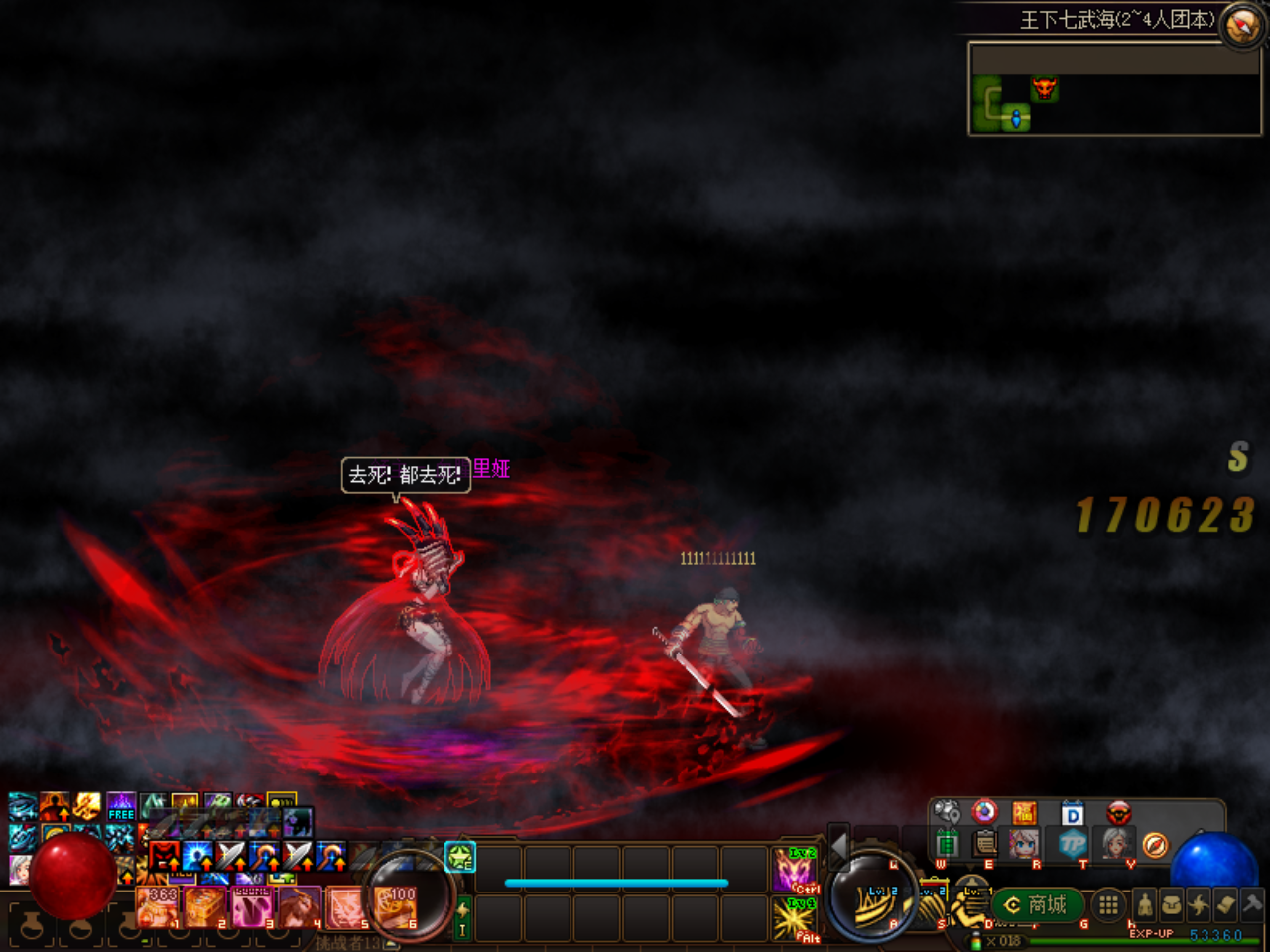
Task: Click the small arrow below the shortcut icons
Action: tap(970, 866)
